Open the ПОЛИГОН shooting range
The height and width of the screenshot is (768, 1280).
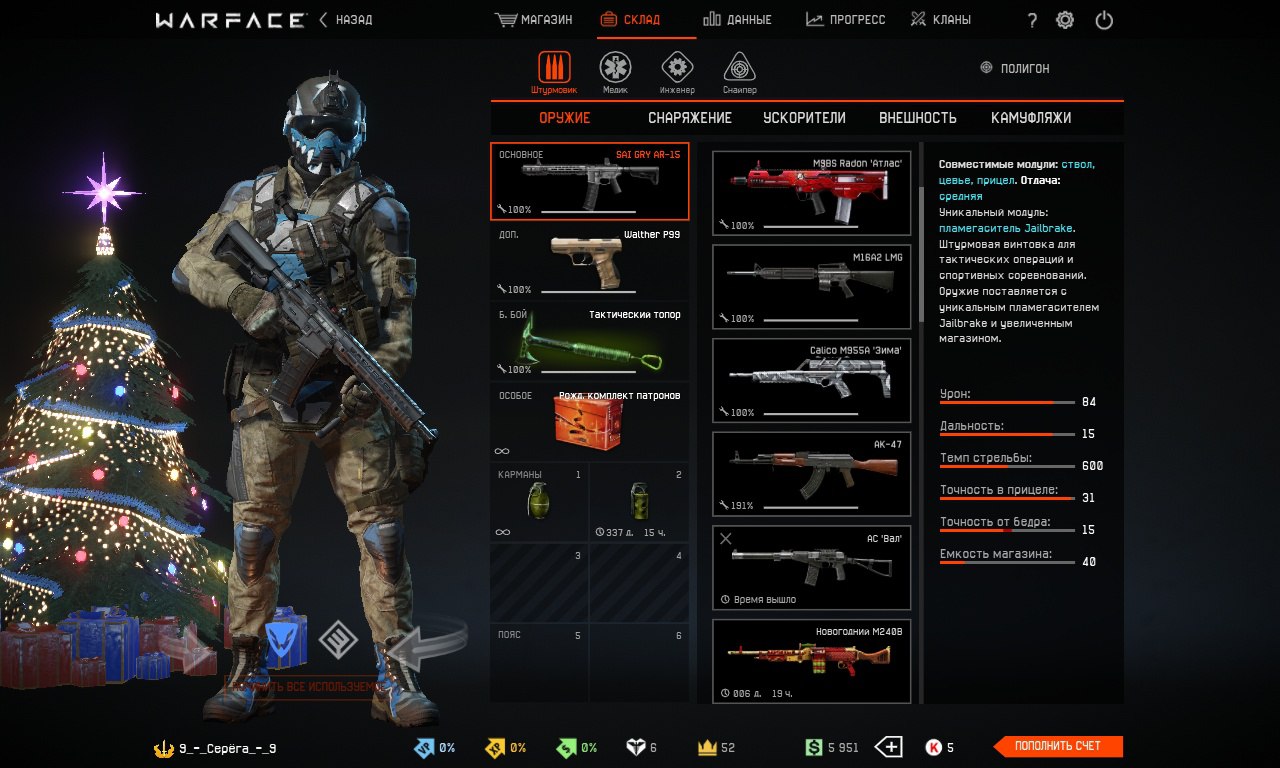tap(1016, 69)
